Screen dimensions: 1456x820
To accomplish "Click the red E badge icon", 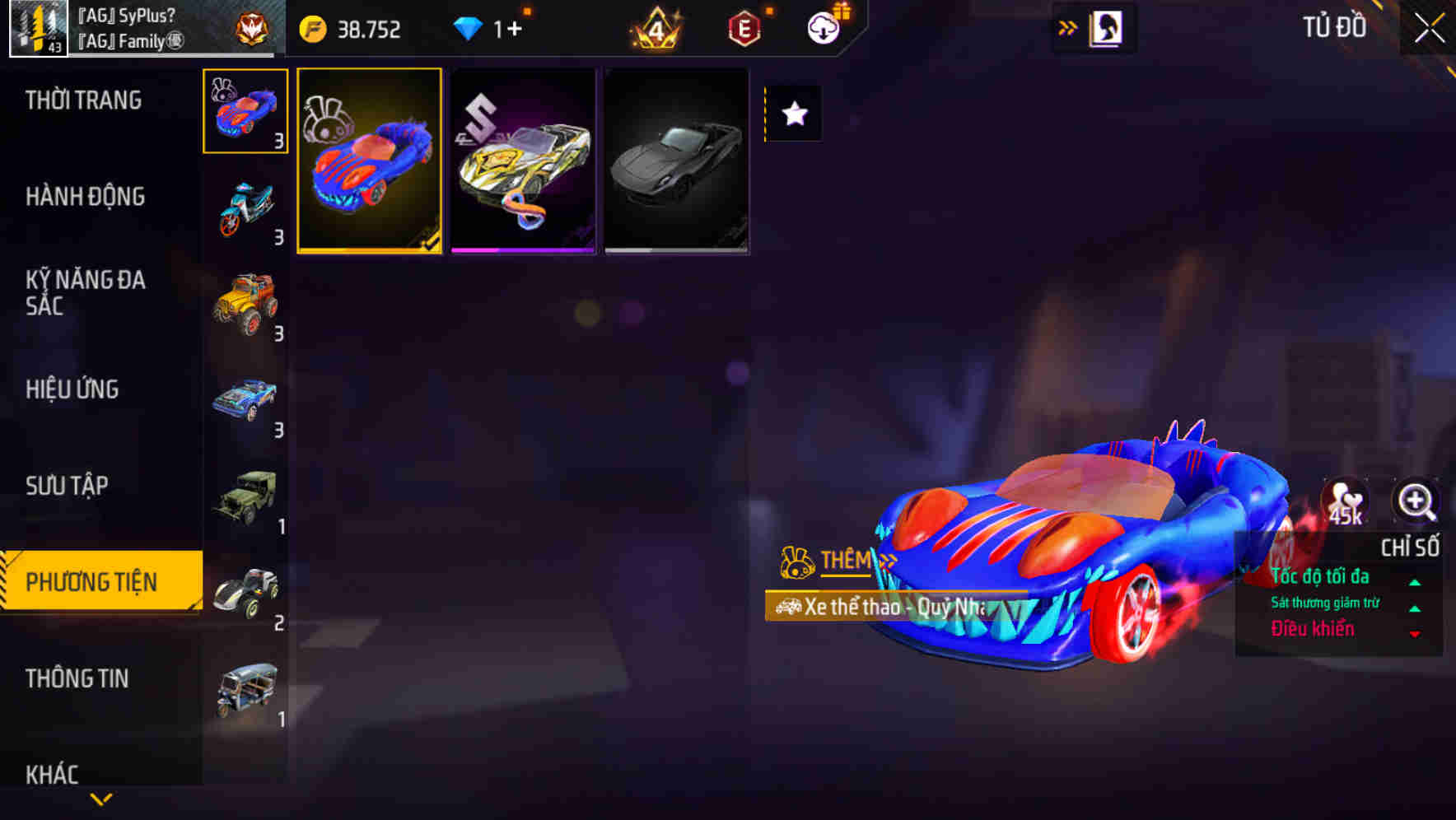I will (x=744, y=30).
